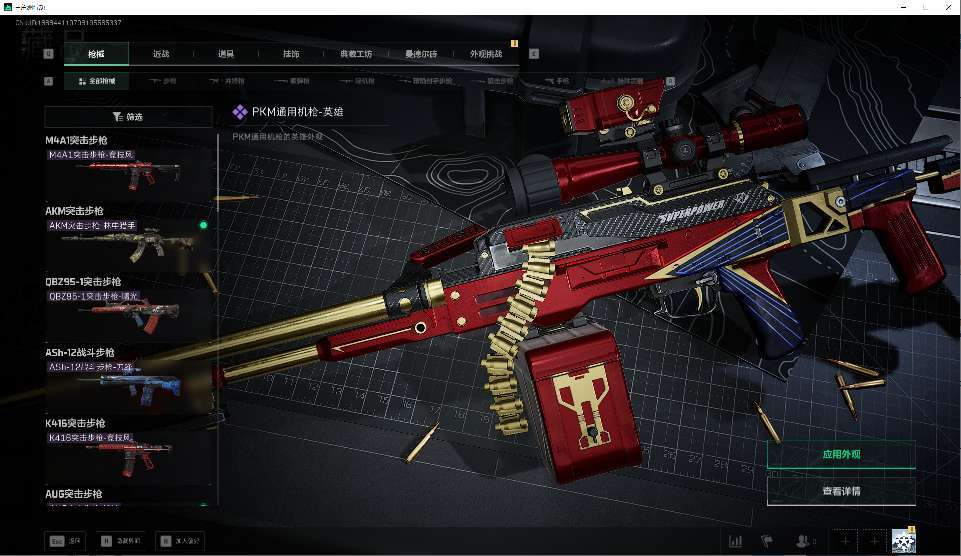Open 查看详情 view details

pos(840,491)
